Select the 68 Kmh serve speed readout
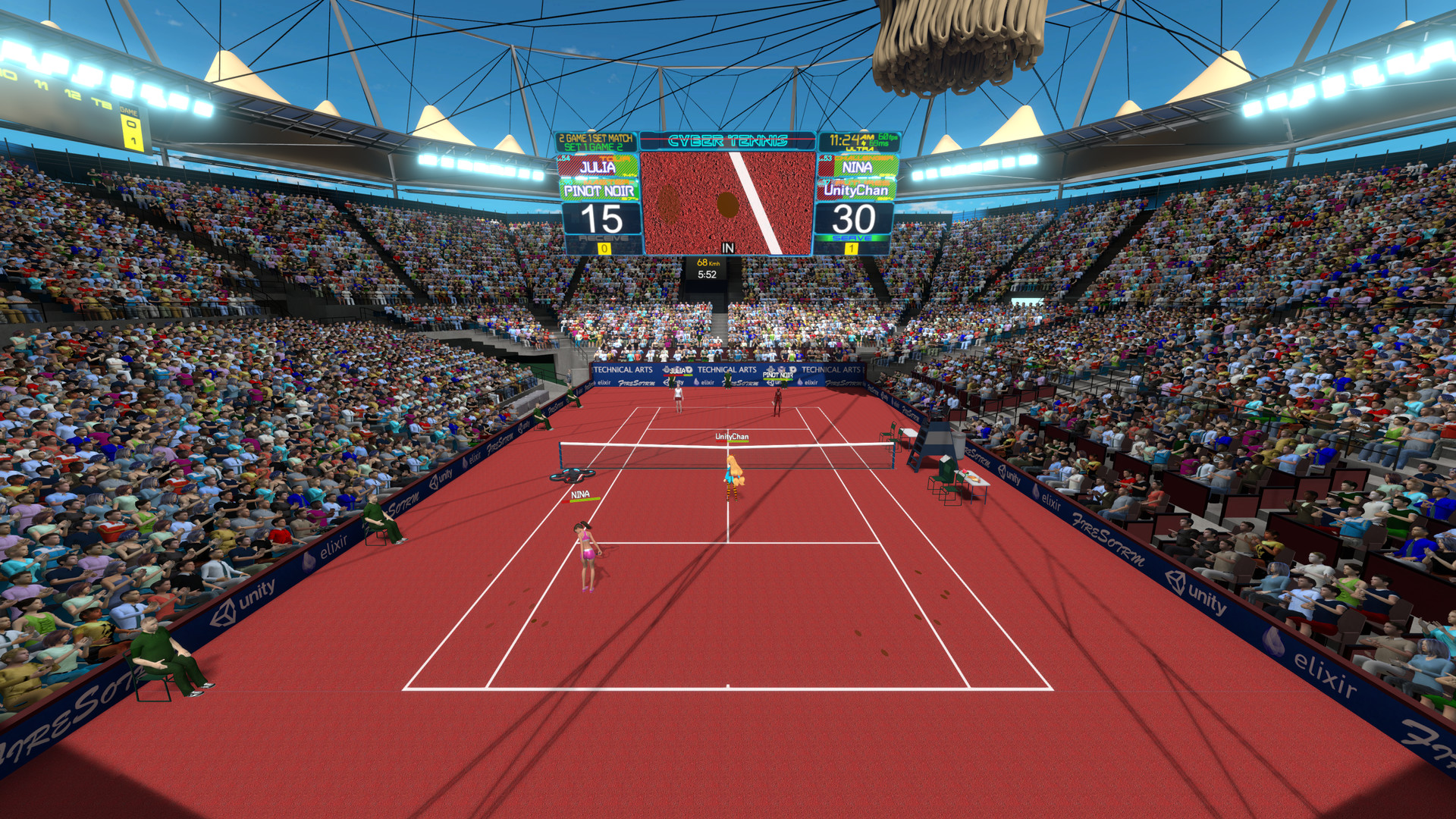 [x=708, y=262]
